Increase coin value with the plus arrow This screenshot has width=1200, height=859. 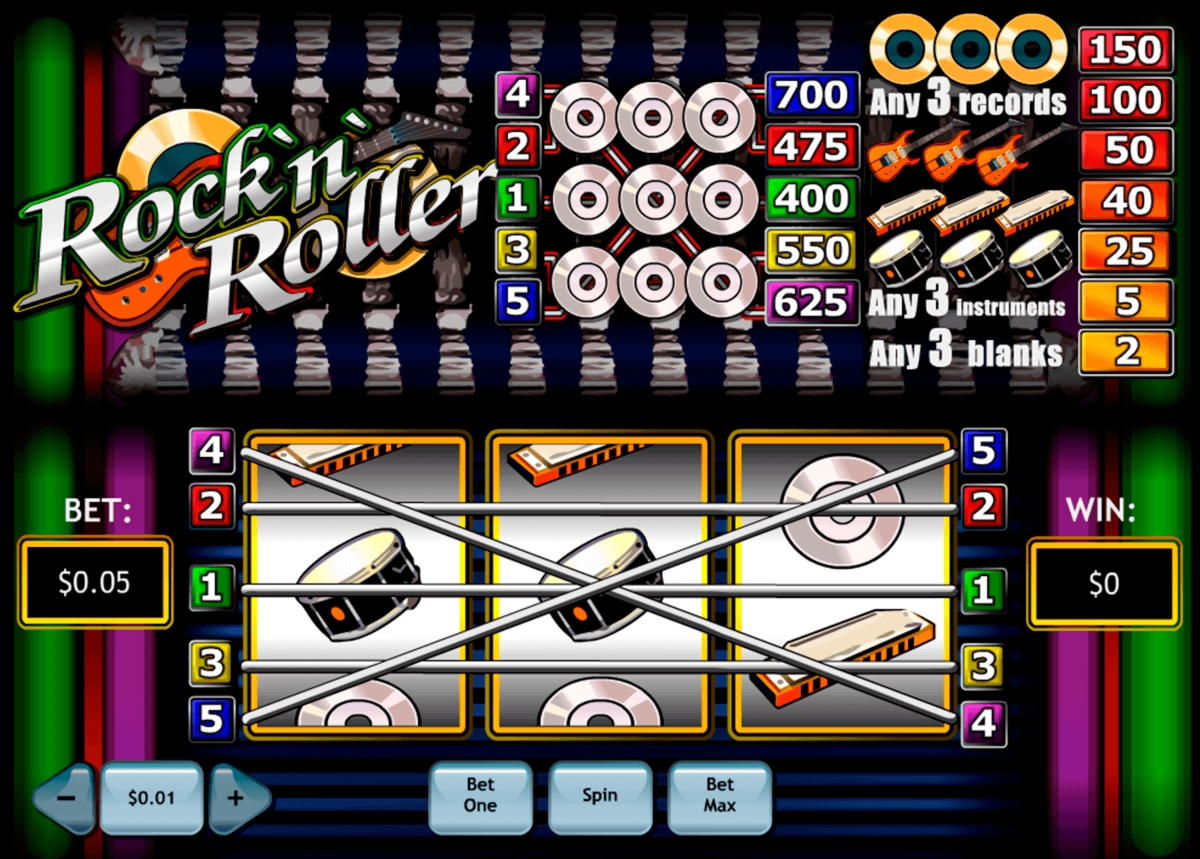coord(238,798)
